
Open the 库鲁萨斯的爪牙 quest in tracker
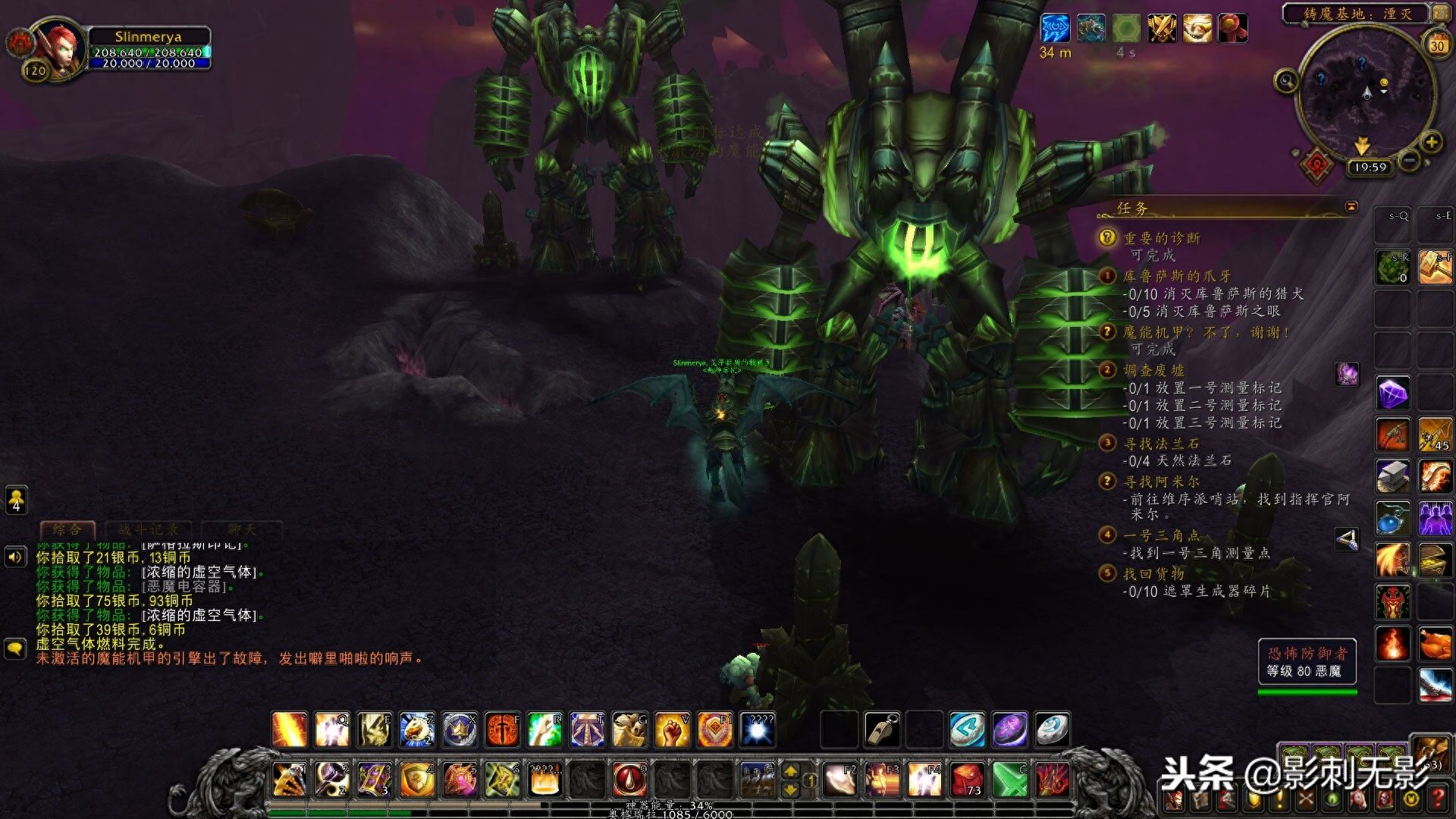click(x=1176, y=277)
